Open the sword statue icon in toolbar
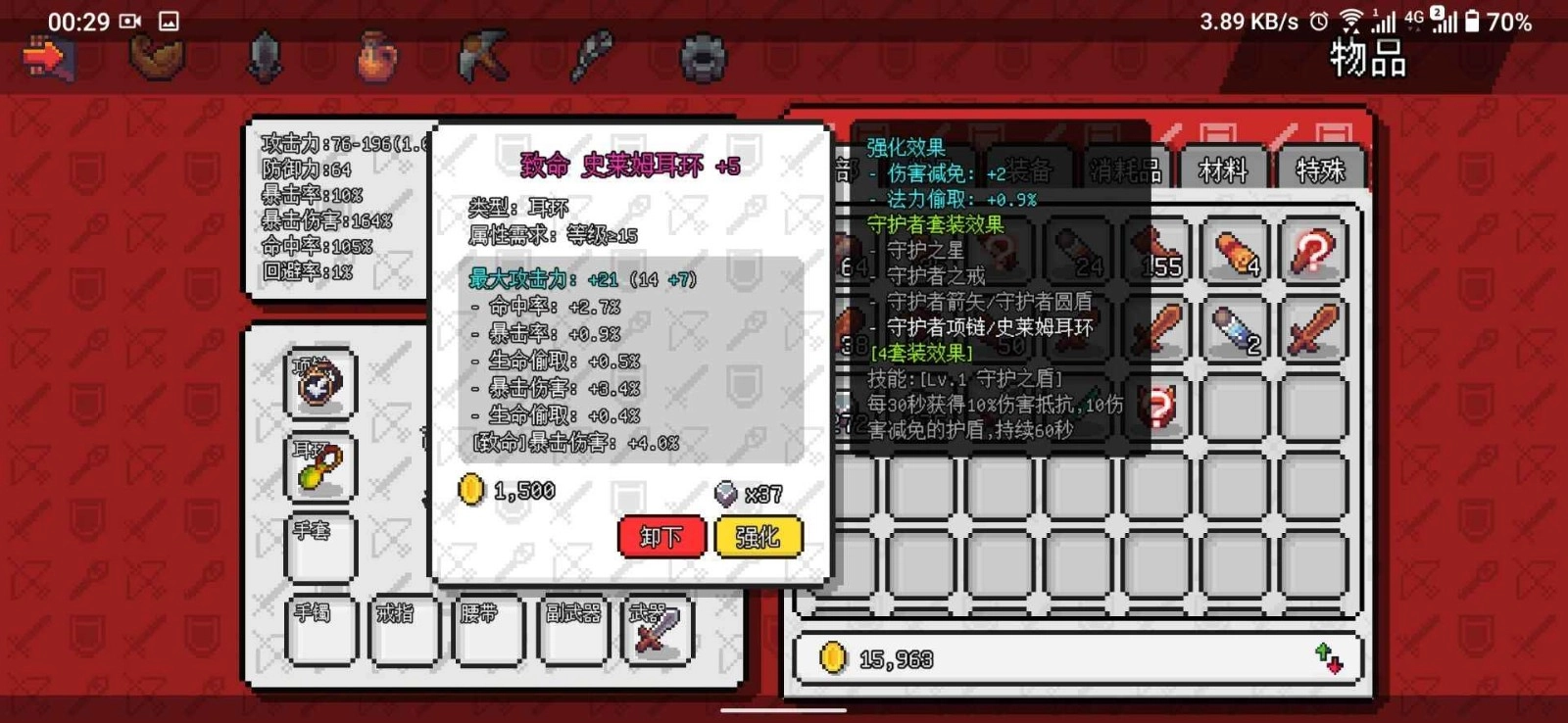Image resolution: width=1568 pixels, height=723 pixels. 265,57
